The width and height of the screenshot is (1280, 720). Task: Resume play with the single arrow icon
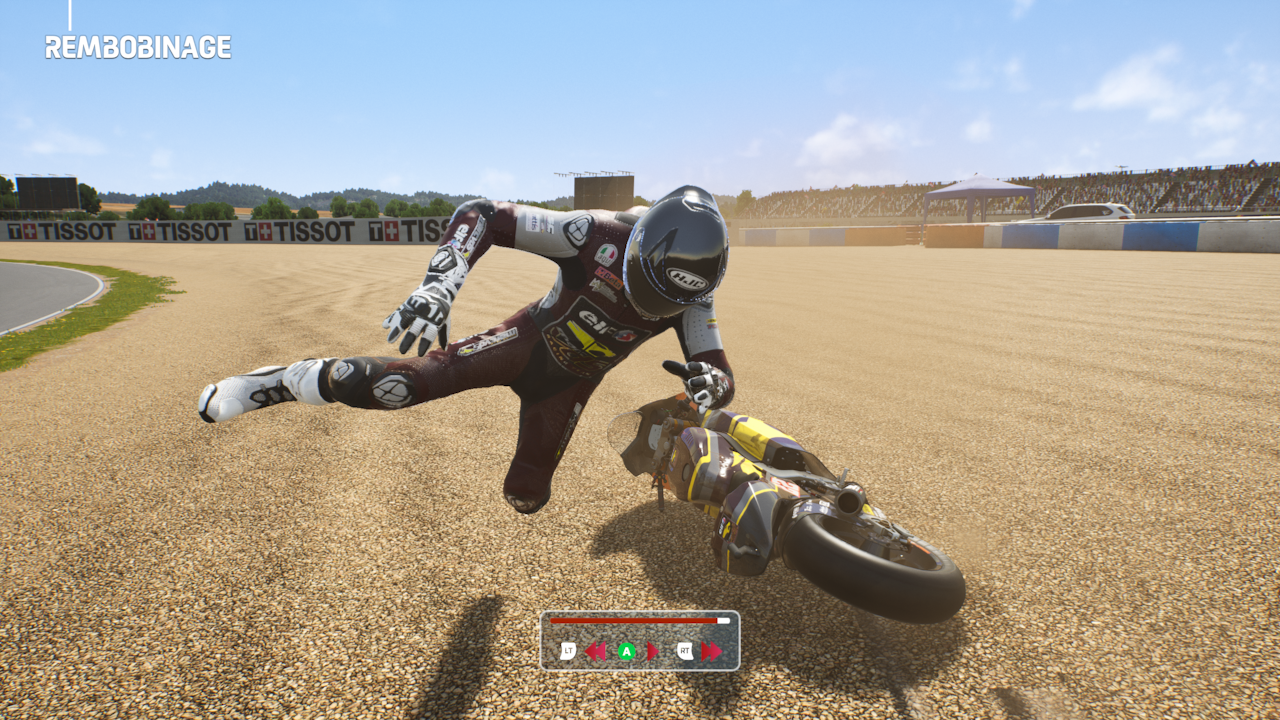[653, 652]
